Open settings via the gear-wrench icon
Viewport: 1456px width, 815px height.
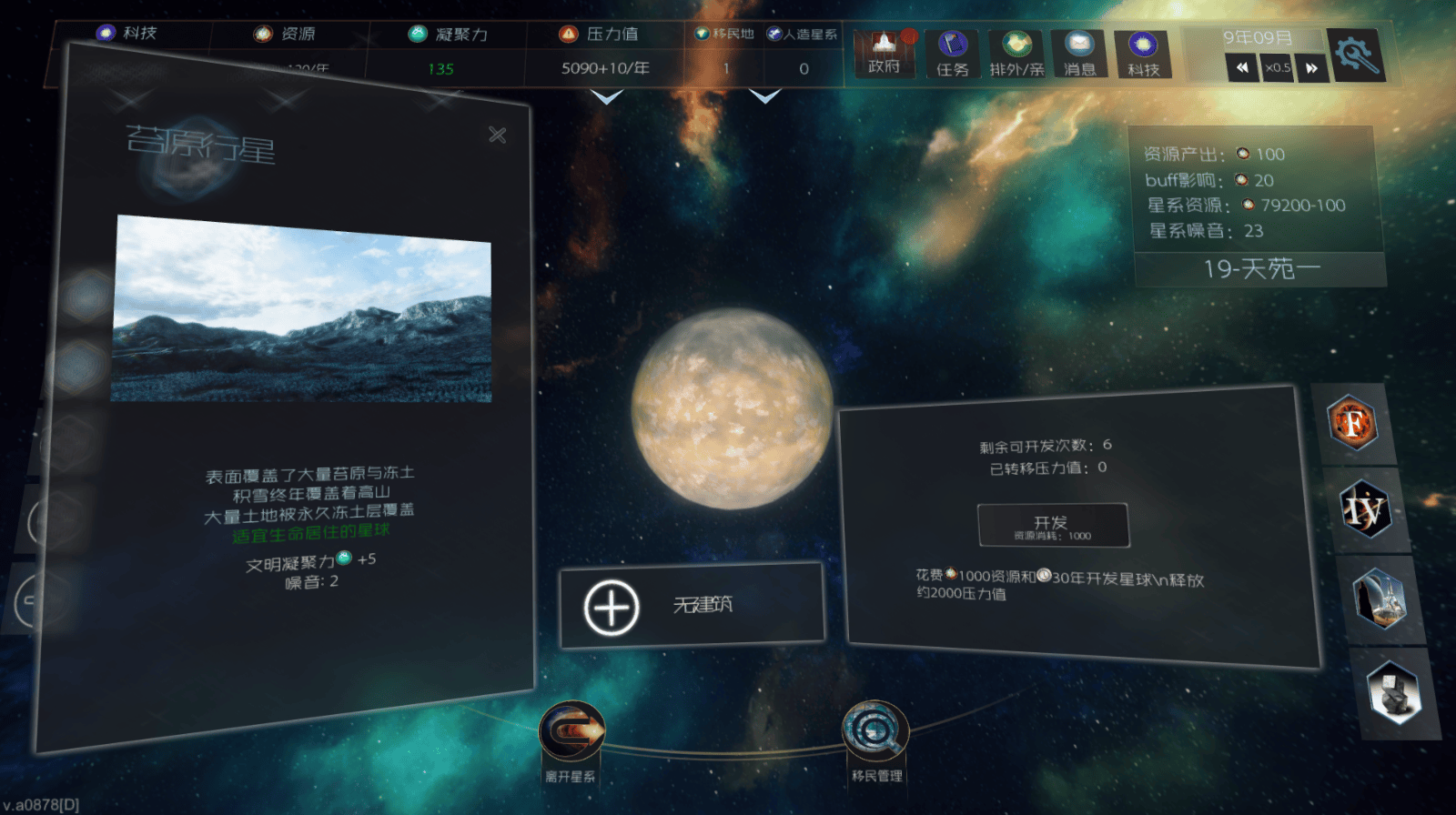1356,55
